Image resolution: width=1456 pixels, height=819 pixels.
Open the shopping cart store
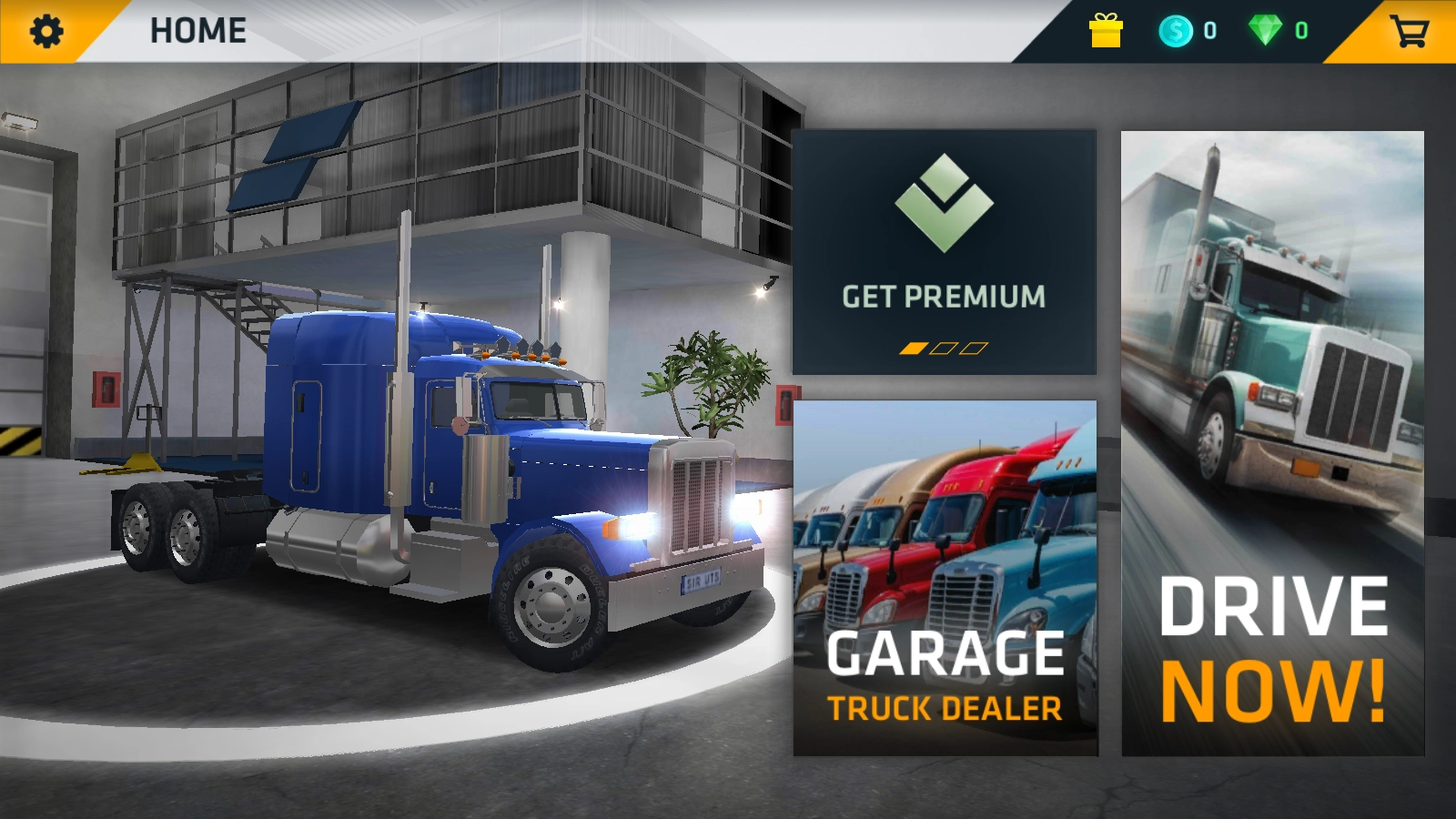click(x=1409, y=32)
